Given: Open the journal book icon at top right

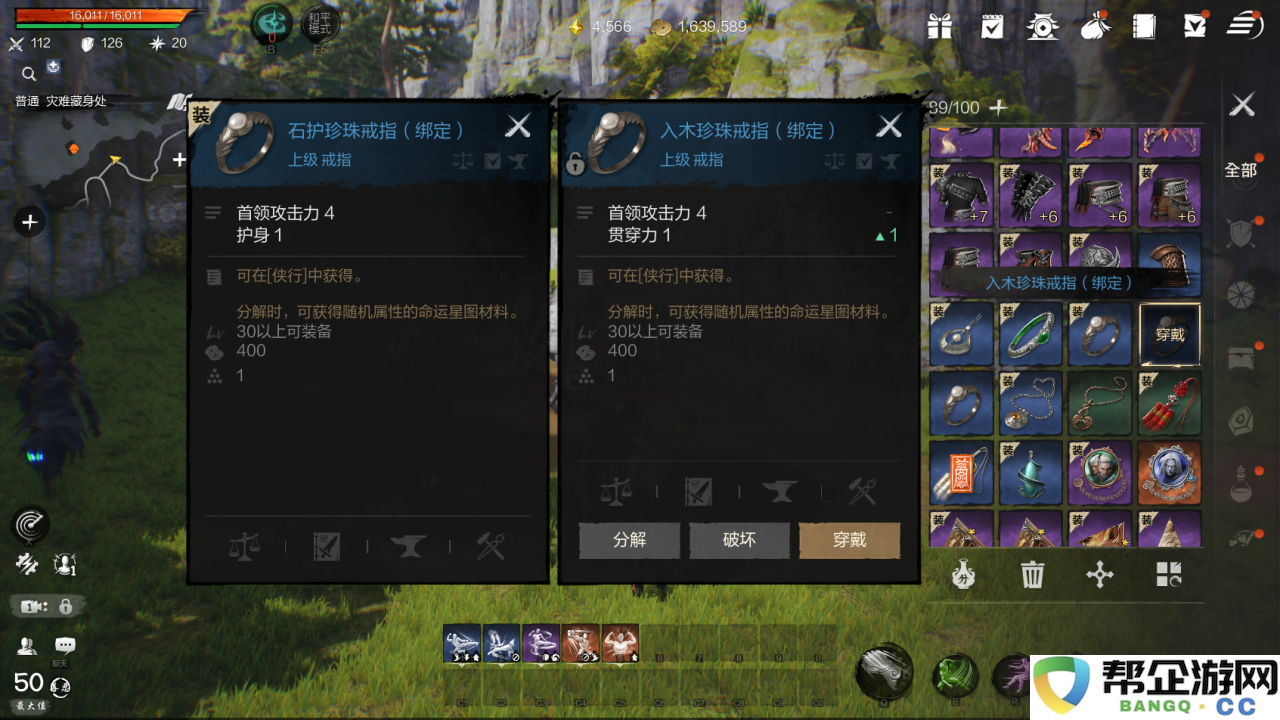Looking at the screenshot, I should 1143,27.
